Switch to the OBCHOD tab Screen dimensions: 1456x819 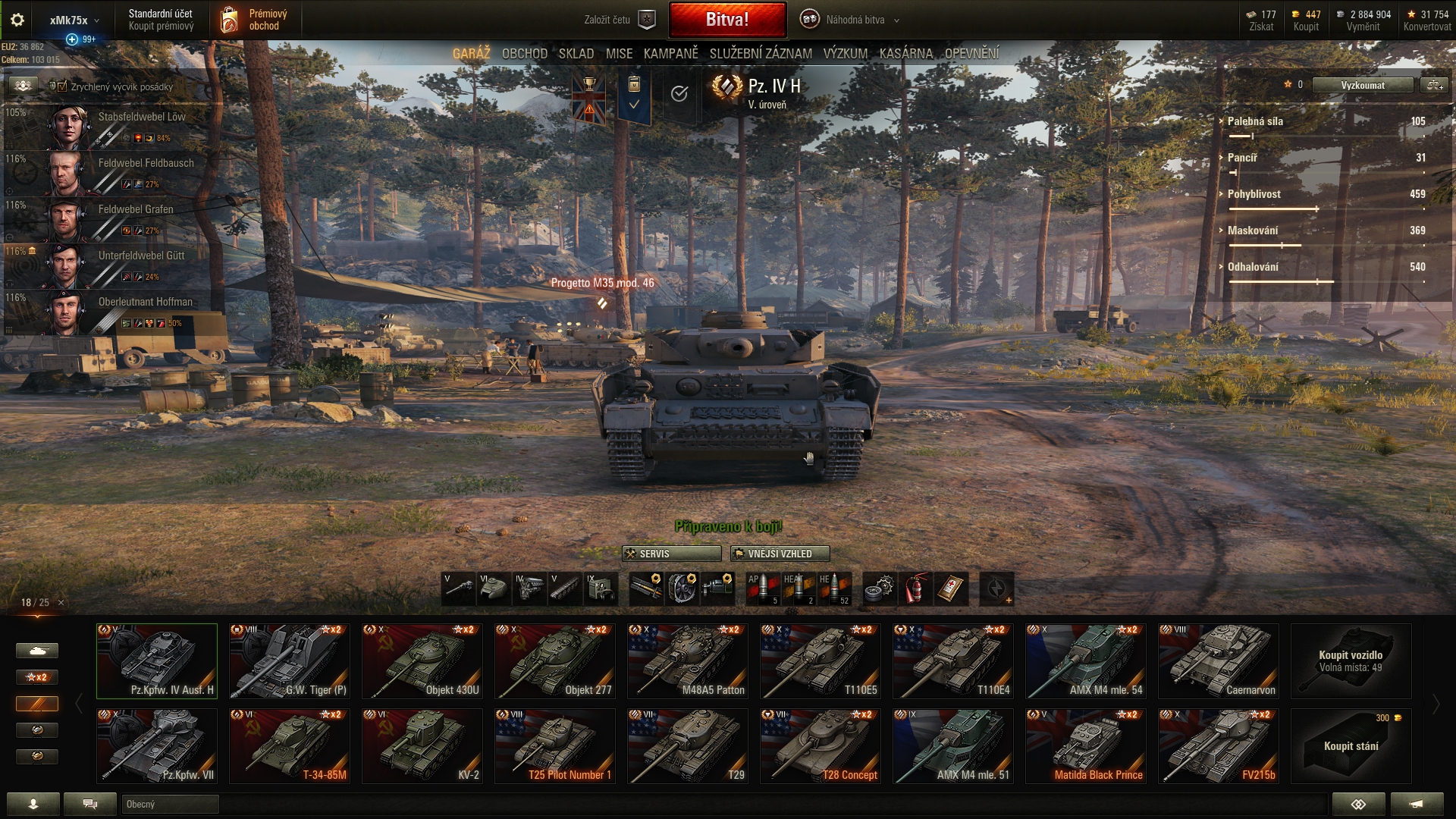click(x=524, y=54)
